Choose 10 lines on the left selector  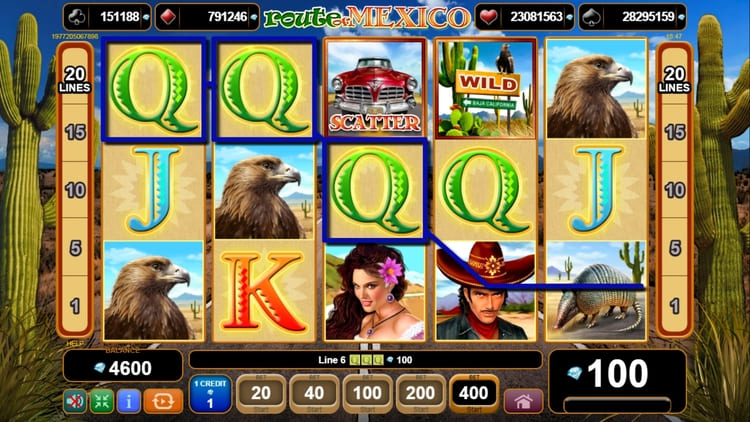coord(74,190)
